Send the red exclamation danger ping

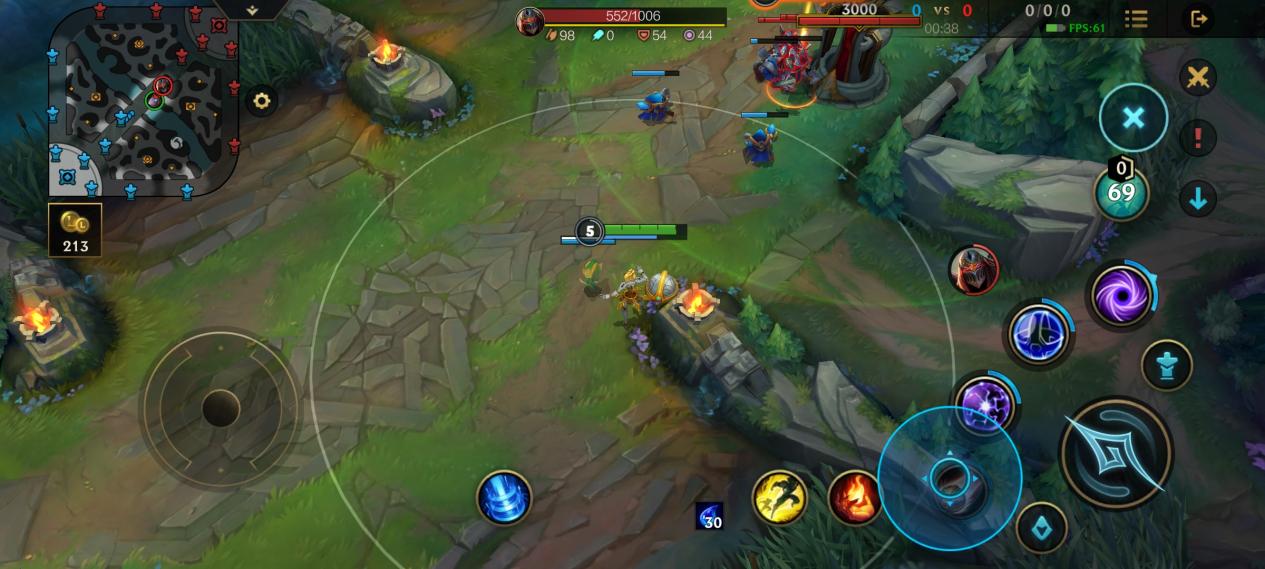[x=1197, y=138]
